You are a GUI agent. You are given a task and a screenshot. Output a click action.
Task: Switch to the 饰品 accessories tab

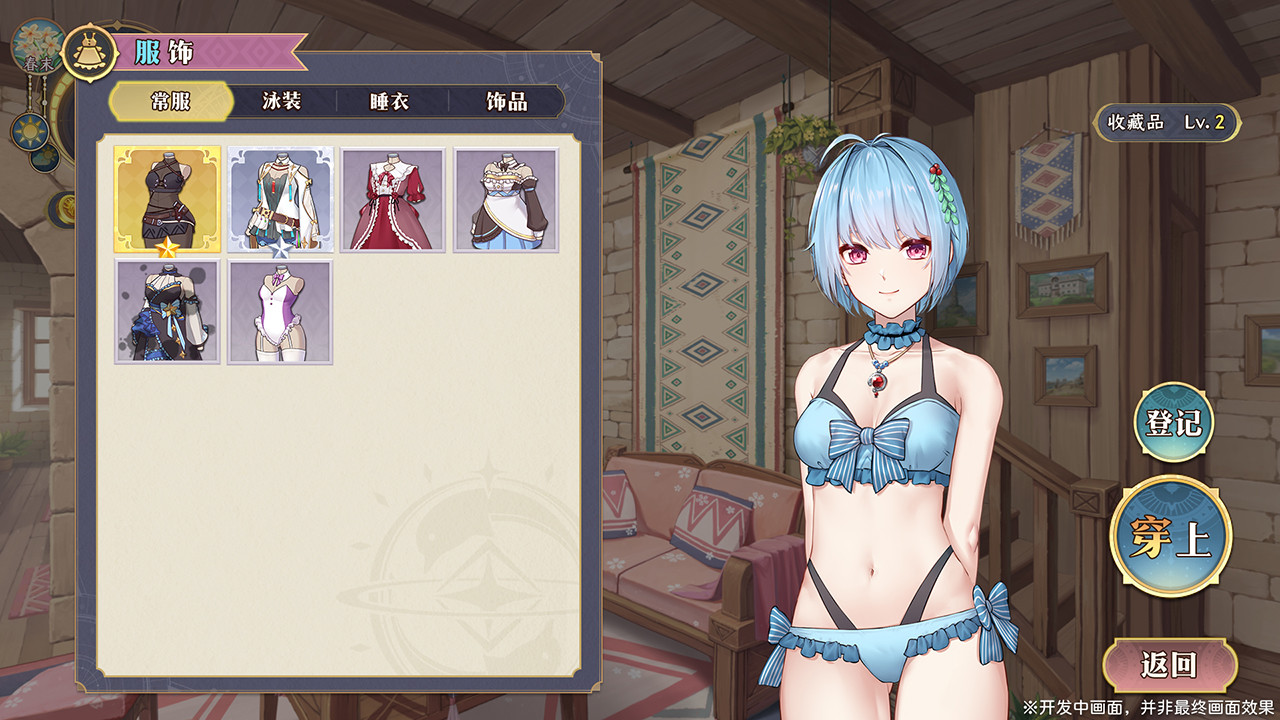pyautogui.click(x=508, y=101)
